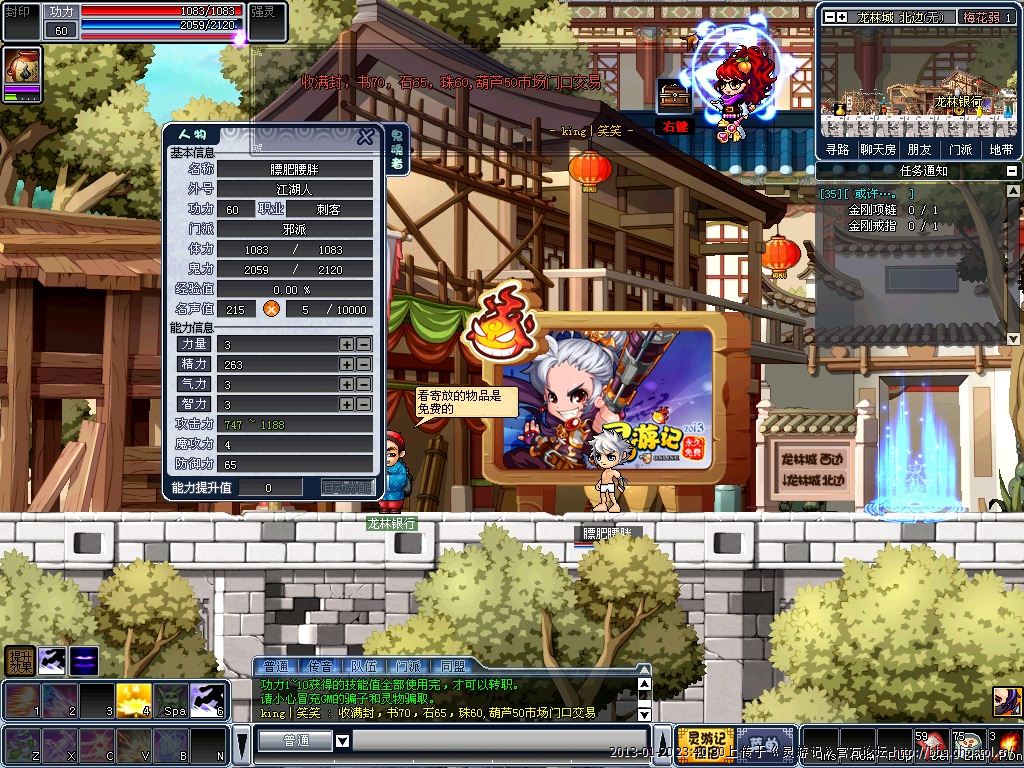Switch chat to the 同盟 tab
The image size is (1024, 768).
(452, 666)
